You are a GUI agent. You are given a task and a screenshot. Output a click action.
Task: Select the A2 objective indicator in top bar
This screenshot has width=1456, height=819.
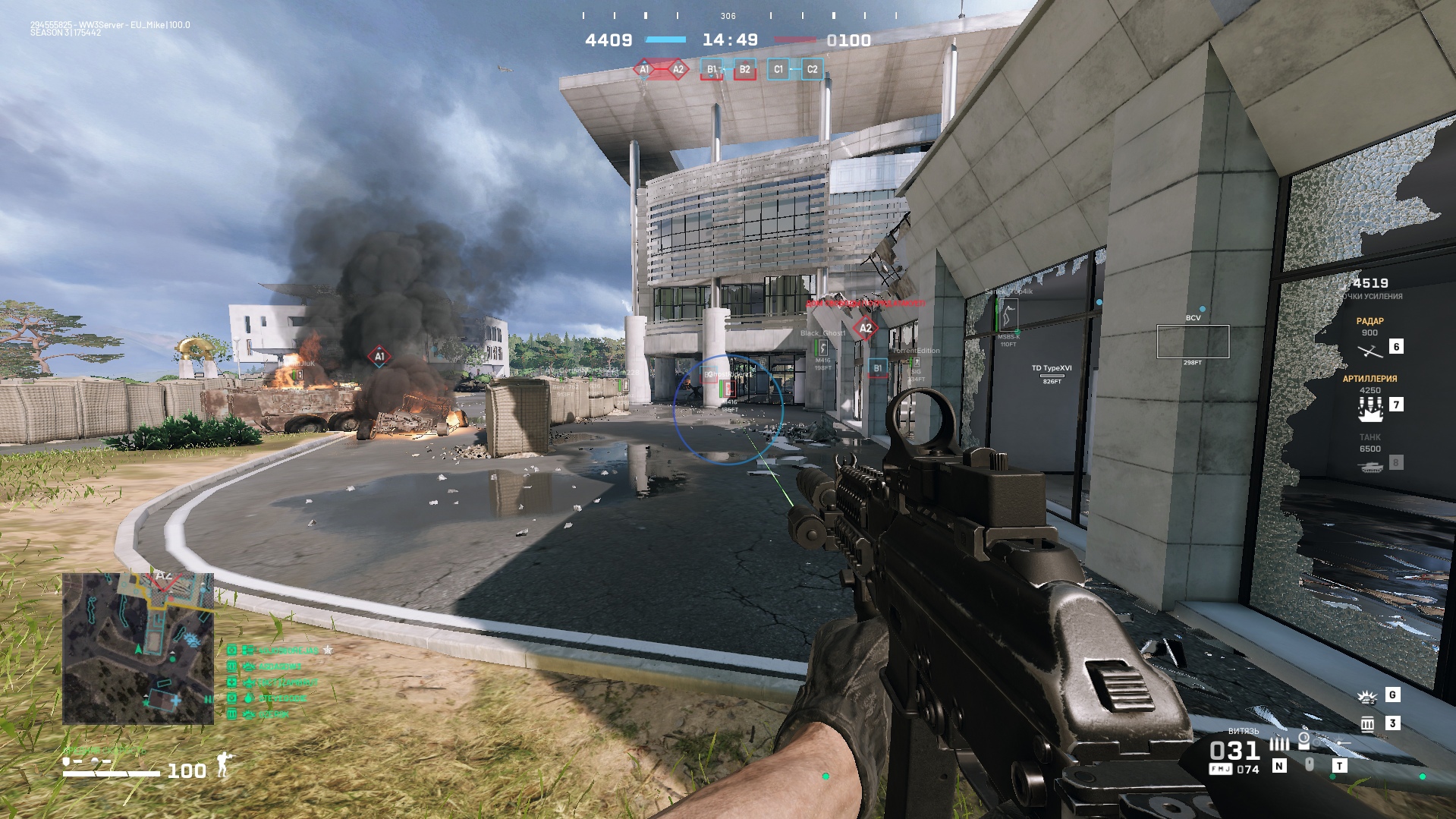pos(678,70)
